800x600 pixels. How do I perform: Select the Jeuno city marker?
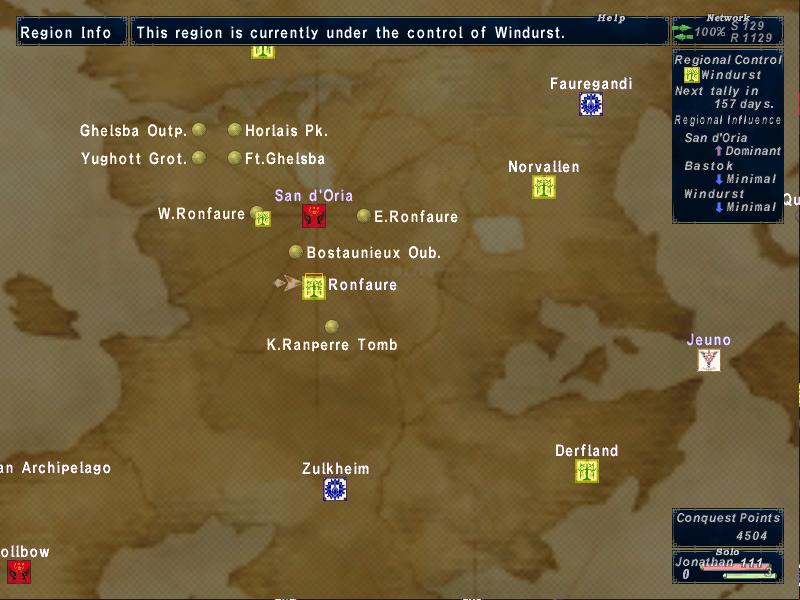(709, 360)
